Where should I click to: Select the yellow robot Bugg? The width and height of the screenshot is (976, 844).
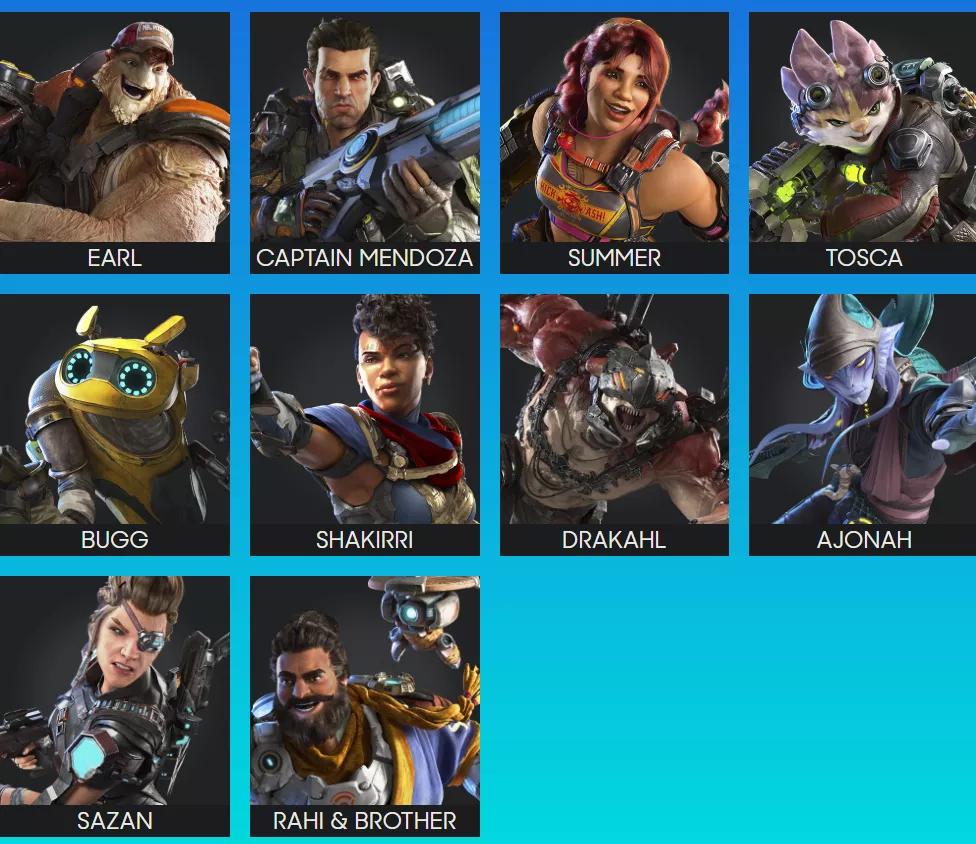[x=114, y=424]
